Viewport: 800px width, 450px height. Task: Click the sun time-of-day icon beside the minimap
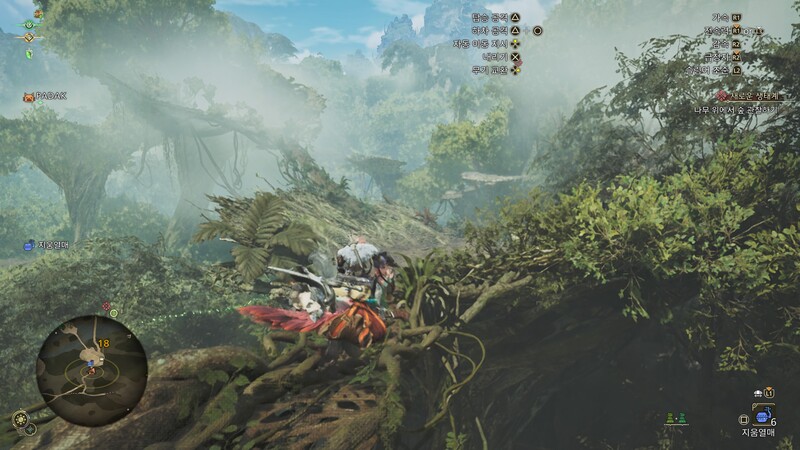tap(20, 418)
